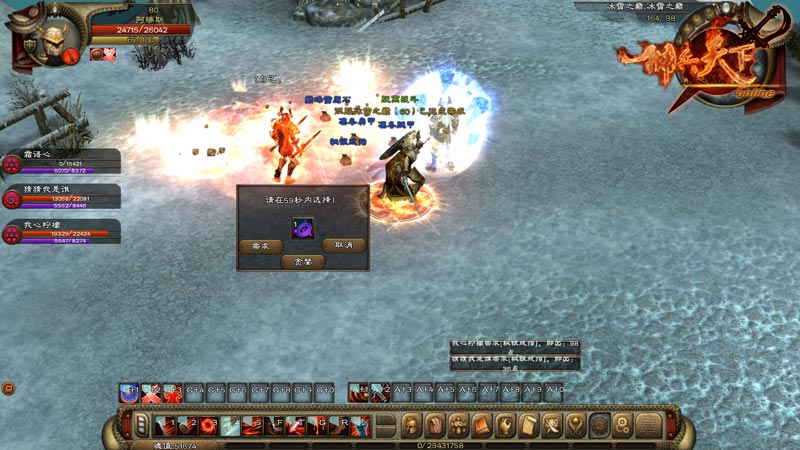Open the round shield icon menu
Image resolution: width=800 pixels, height=450 pixels.
point(599,425)
